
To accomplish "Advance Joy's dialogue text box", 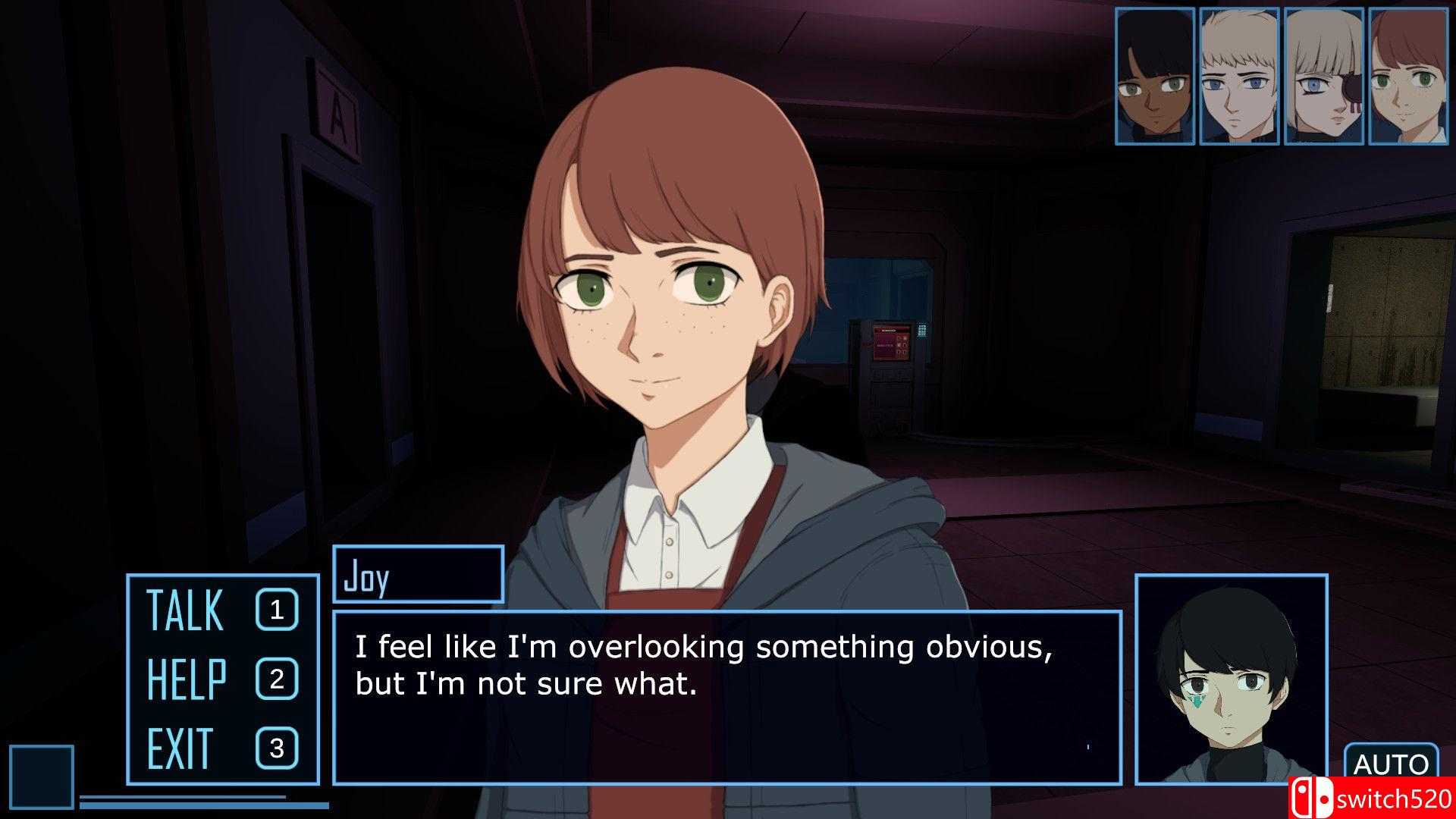I will 726,696.
